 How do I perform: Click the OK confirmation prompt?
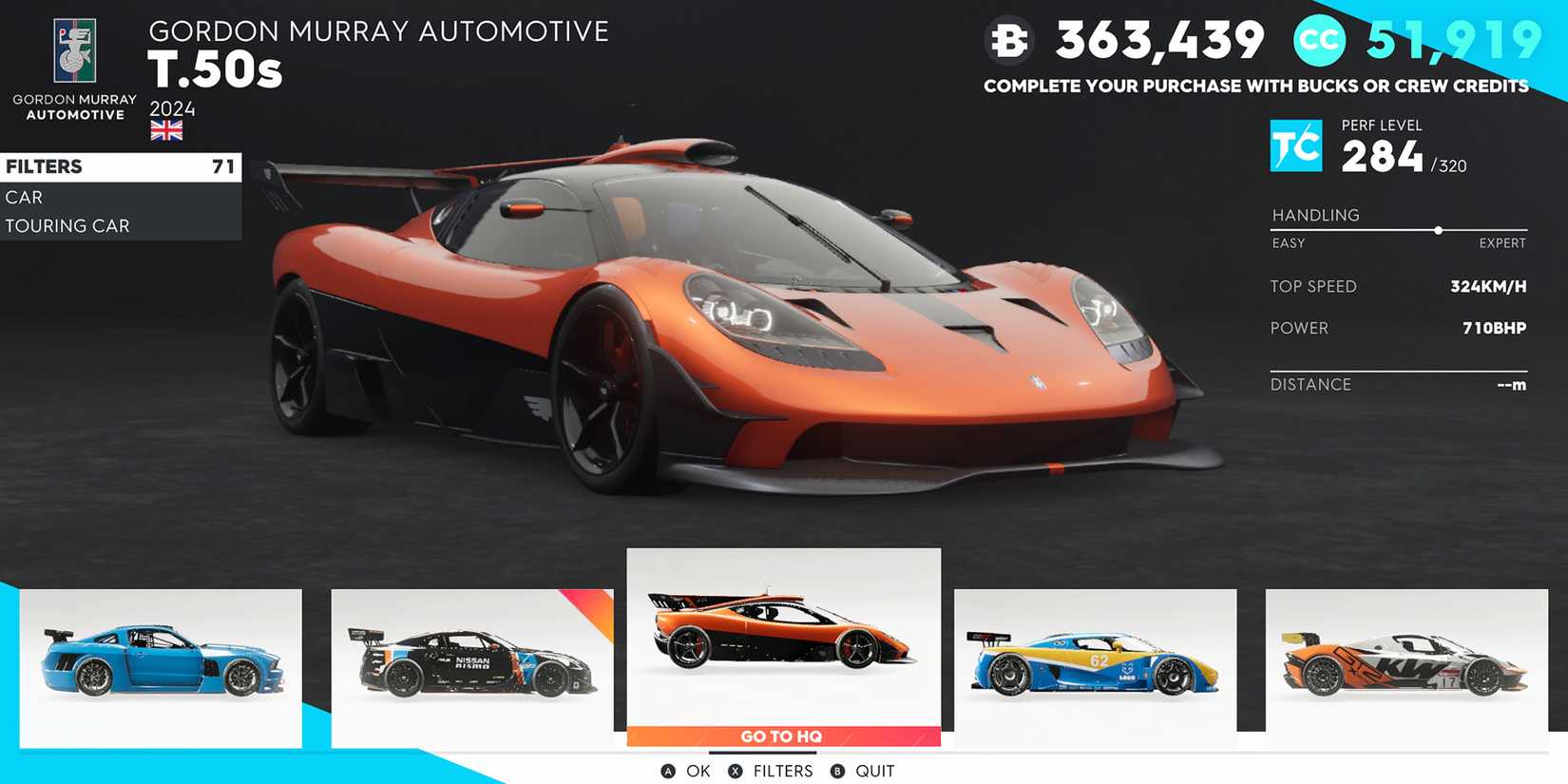pos(698,771)
